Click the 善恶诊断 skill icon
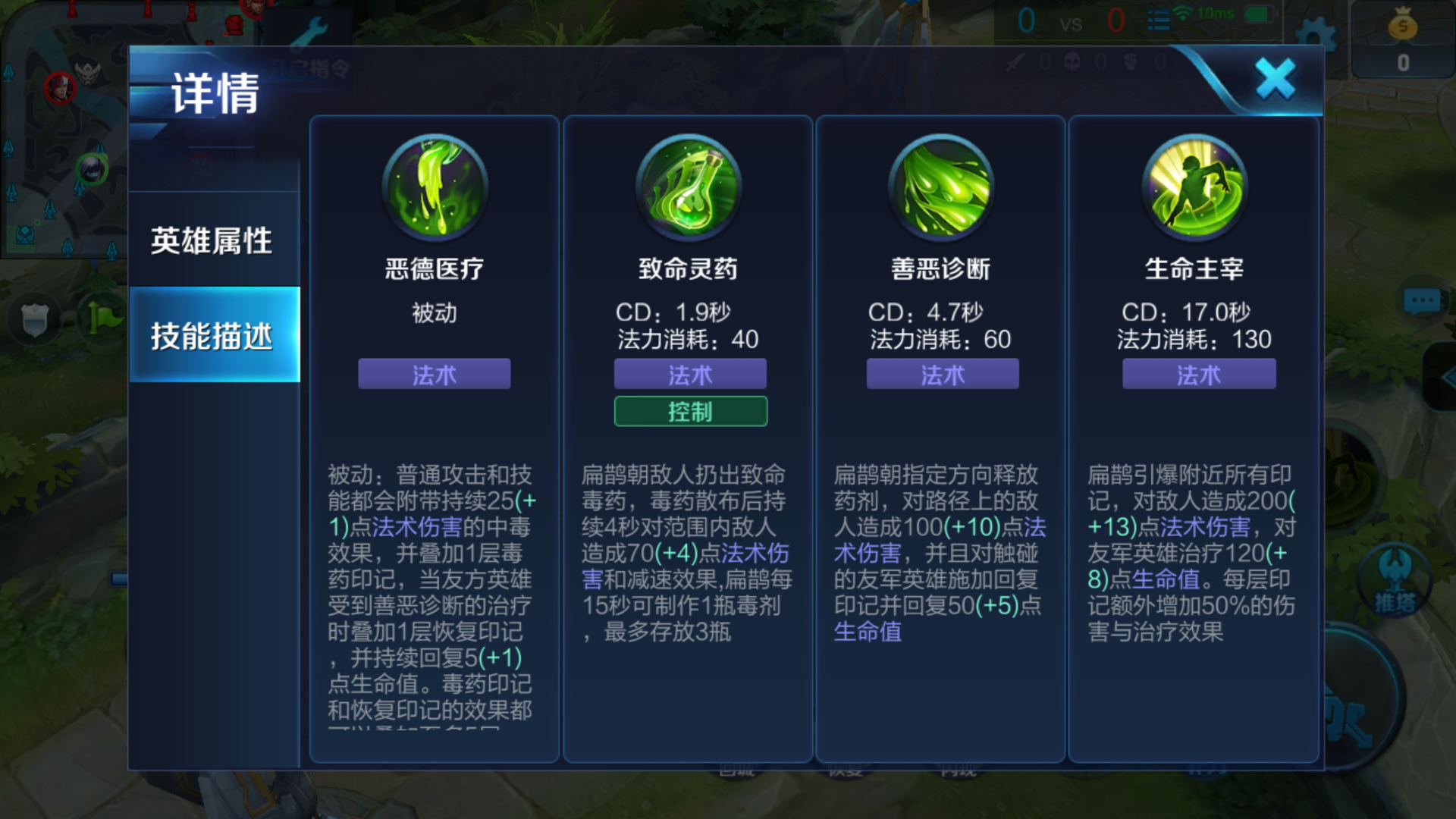This screenshot has height=819, width=1456. (940, 188)
